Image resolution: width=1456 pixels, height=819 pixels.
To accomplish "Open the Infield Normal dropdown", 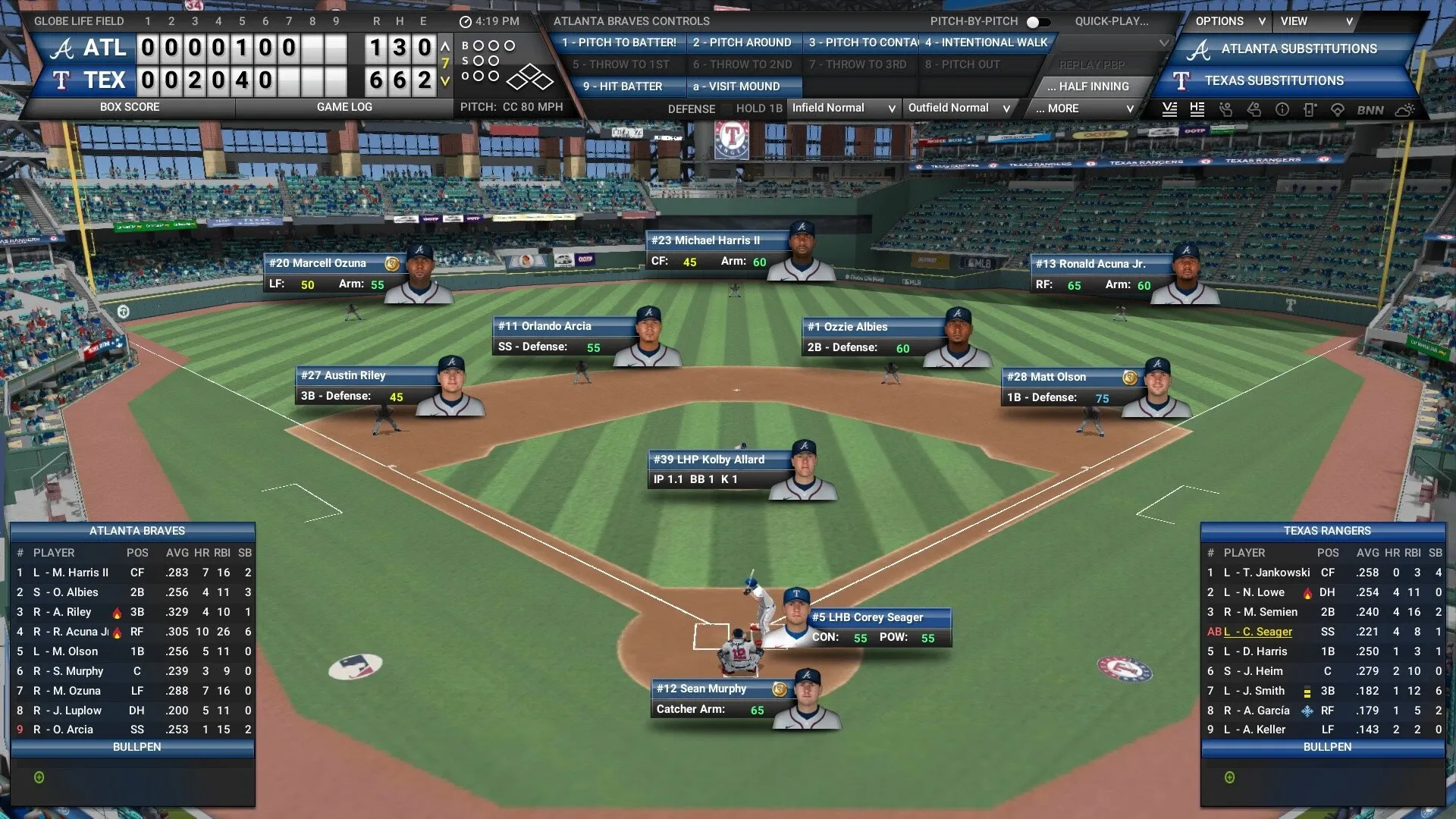I will tap(843, 108).
